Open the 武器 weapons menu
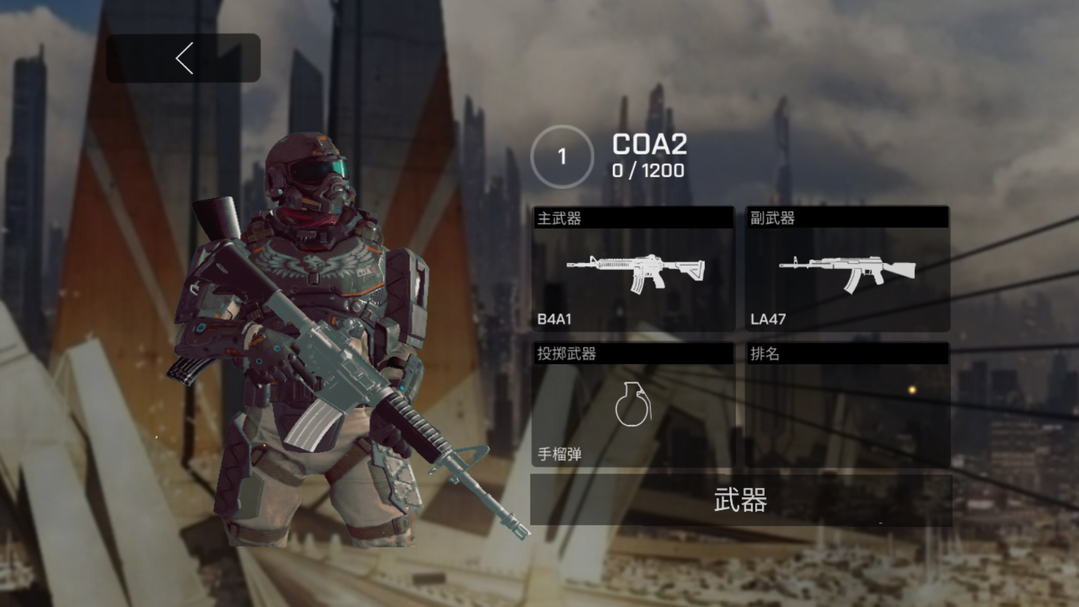This screenshot has height=607, width=1079. pos(740,500)
